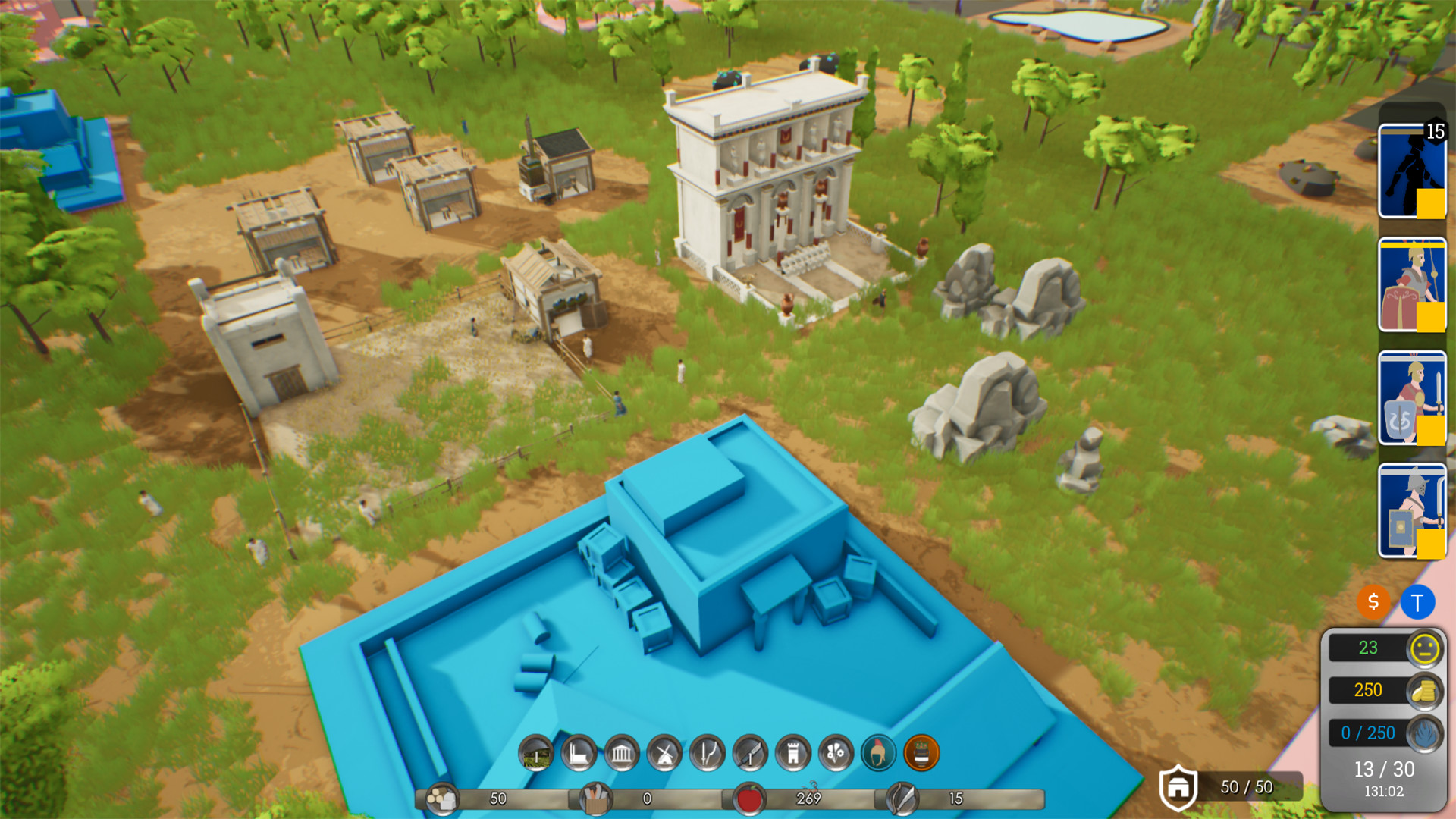Select the top unit card showing 15
1456x819 pixels.
coord(1412,171)
